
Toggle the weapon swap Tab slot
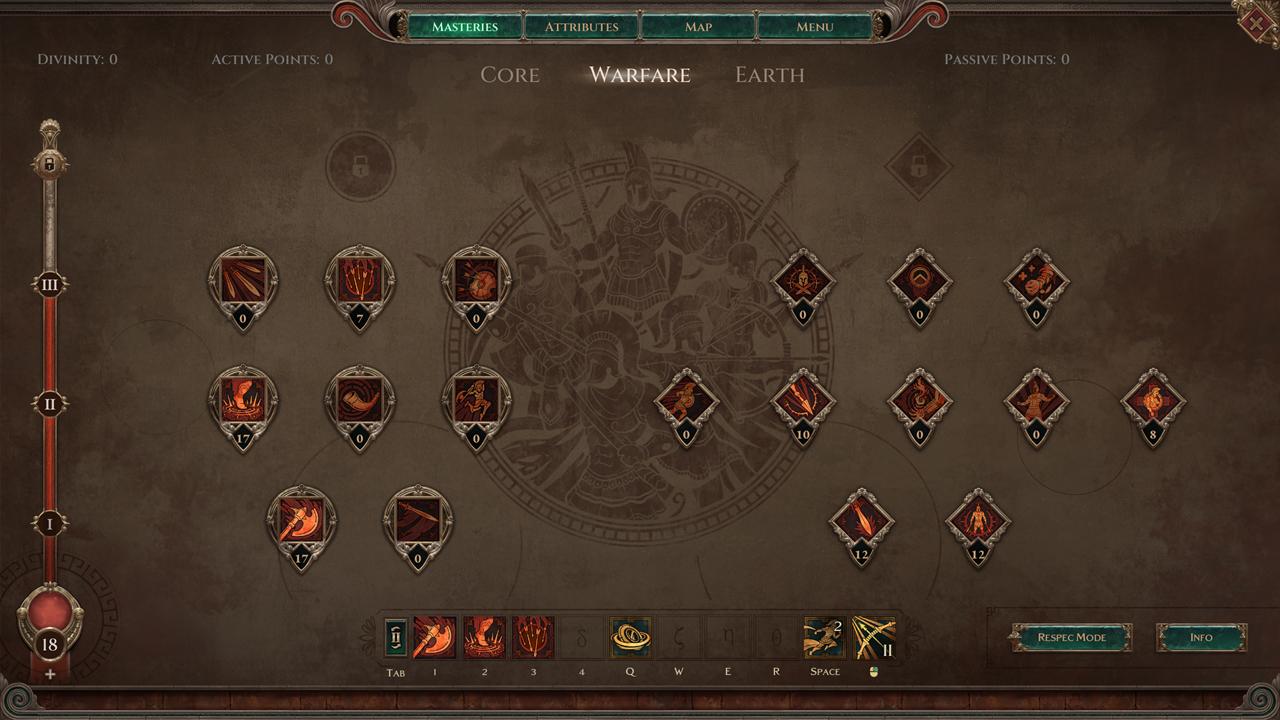[397, 637]
